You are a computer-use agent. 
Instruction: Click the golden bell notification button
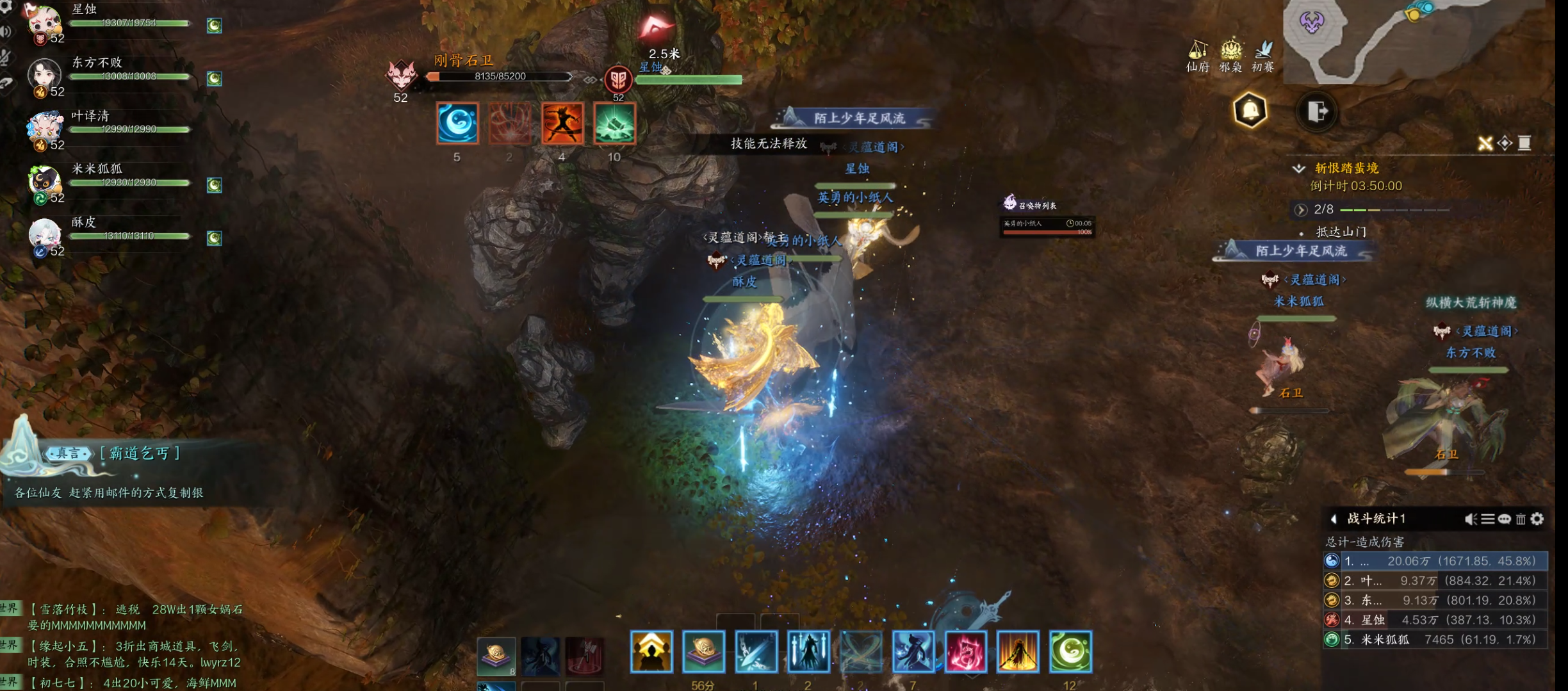pyautogui.click(x=1250, y=111)
